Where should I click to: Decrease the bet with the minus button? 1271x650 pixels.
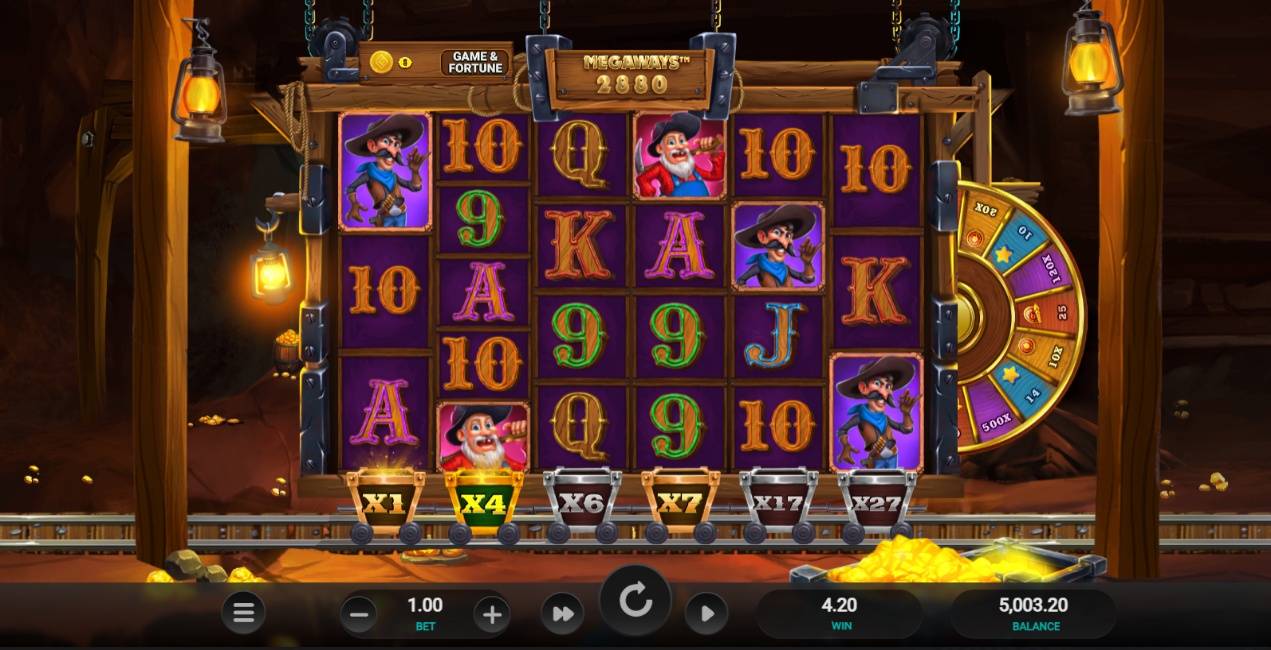[361, 612]
